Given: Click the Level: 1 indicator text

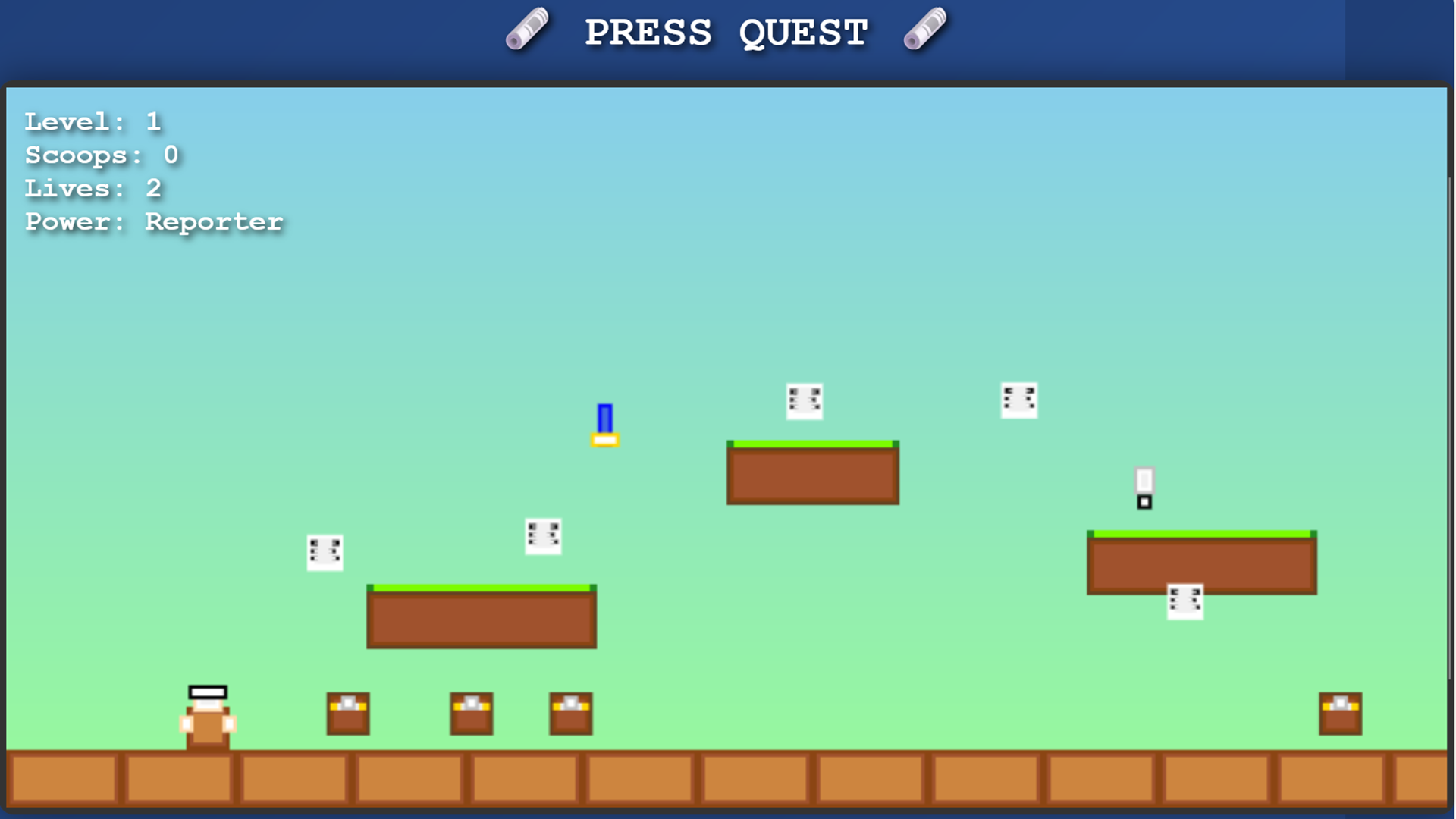Looking at the screenshot, I should click(93, 121).
